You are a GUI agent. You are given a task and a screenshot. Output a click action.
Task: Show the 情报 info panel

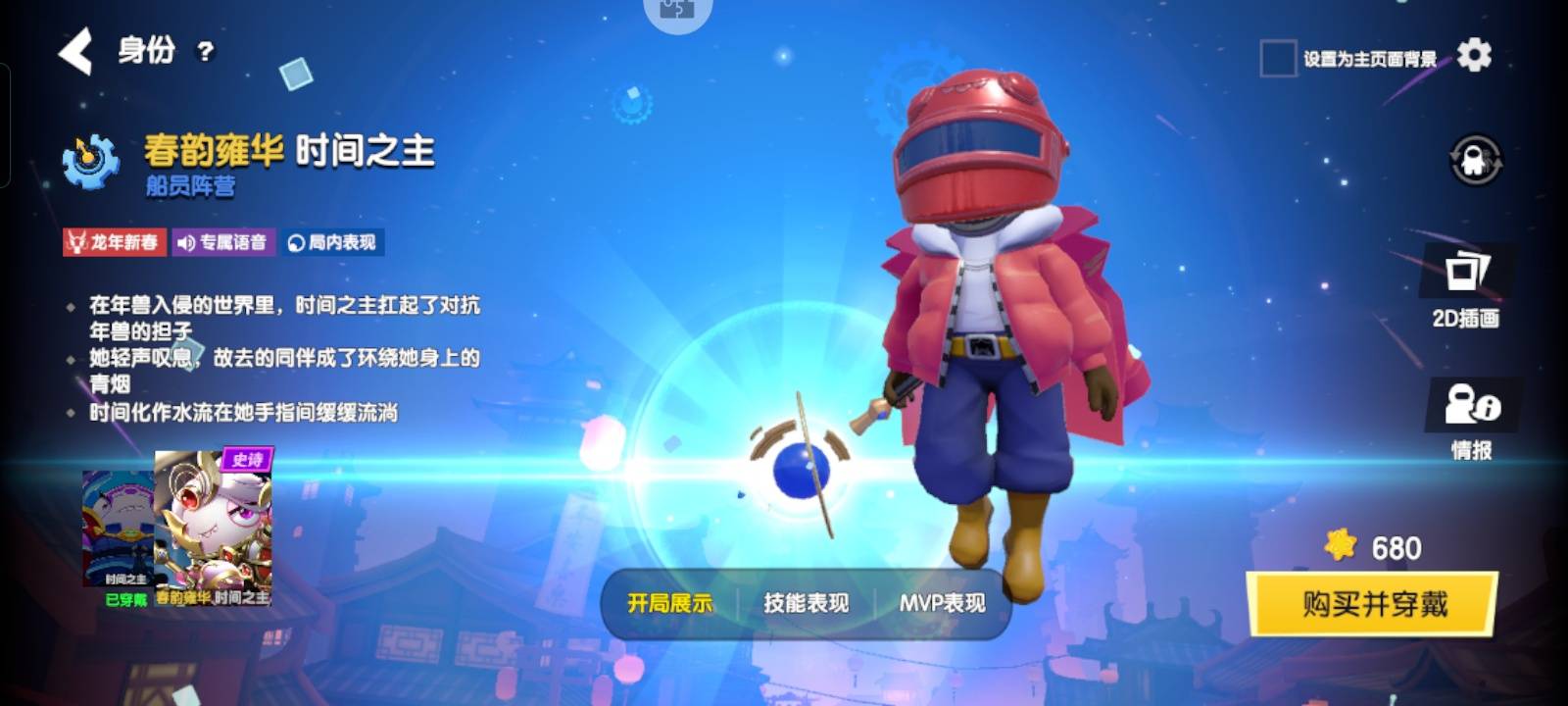(x=1471, y=419)
